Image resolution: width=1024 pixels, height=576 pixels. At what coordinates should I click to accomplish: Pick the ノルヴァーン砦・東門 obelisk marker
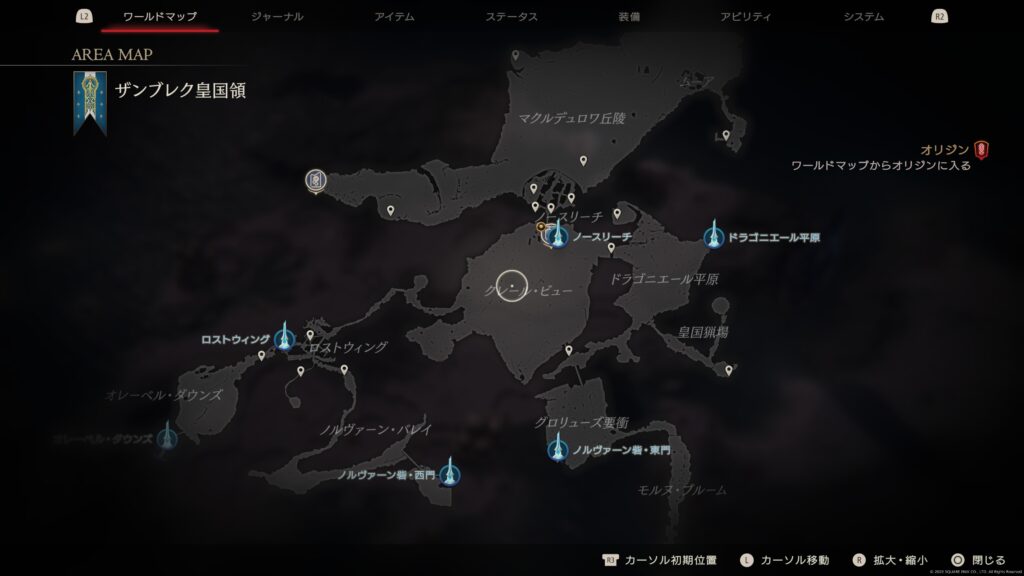pos(558,449)
